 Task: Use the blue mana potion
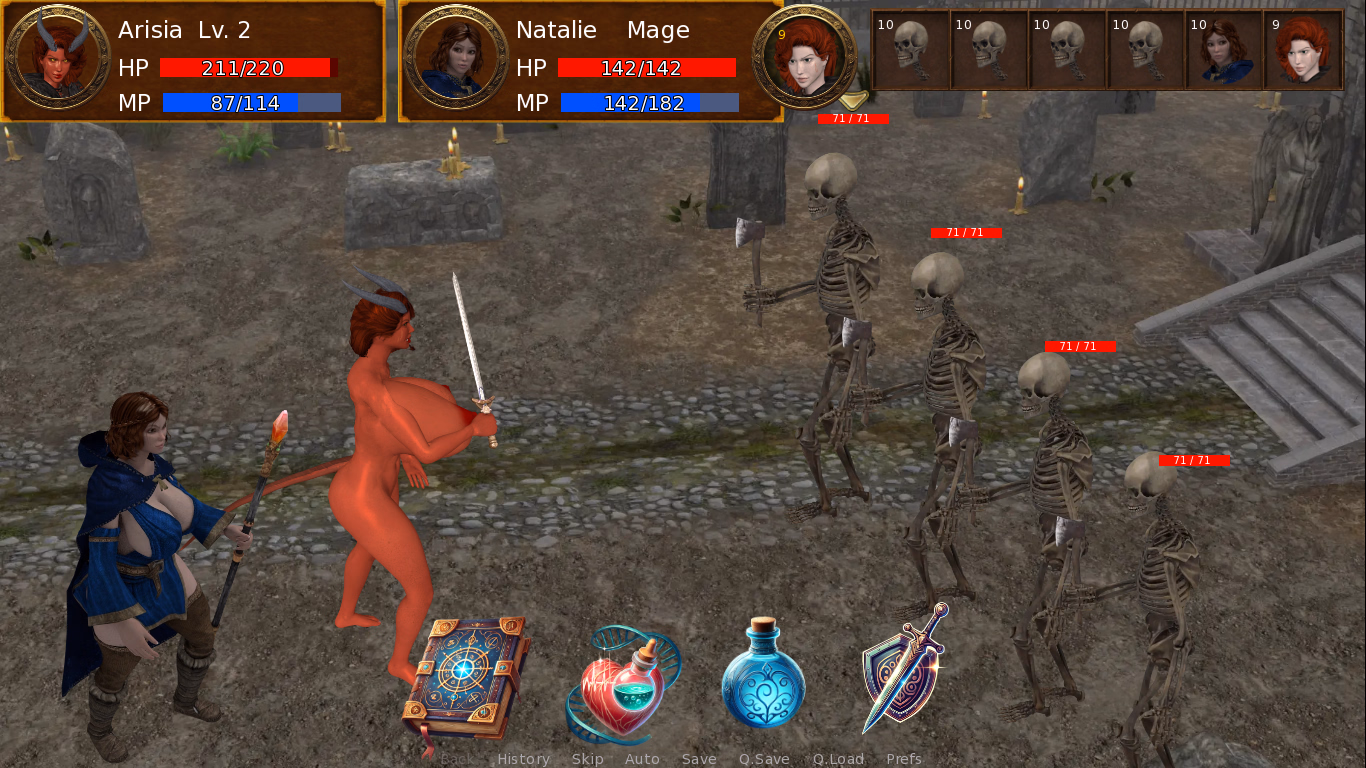763,673
